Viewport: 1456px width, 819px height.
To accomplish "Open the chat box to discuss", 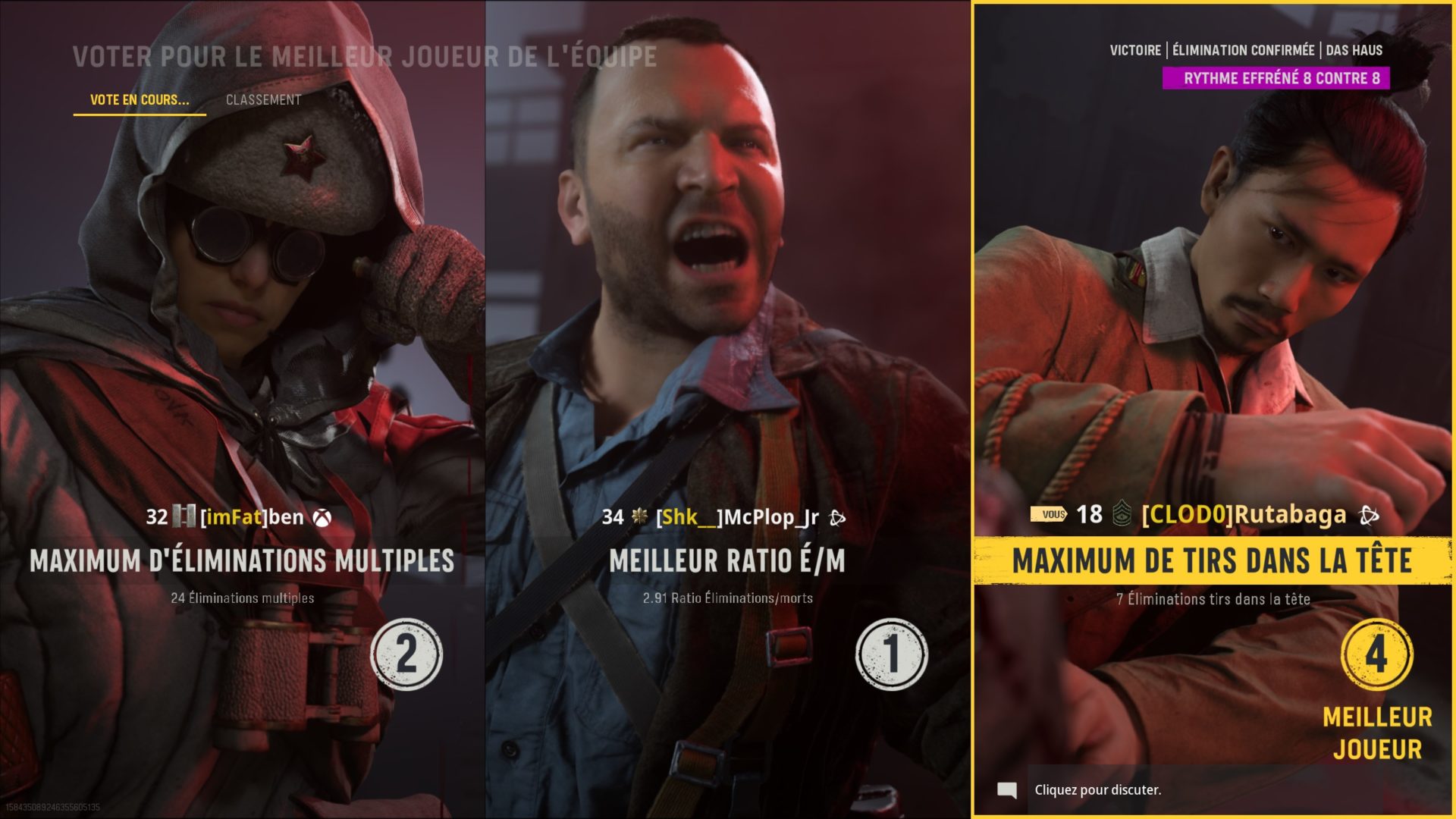I will pyautogui.click(x=1097, y=790).
